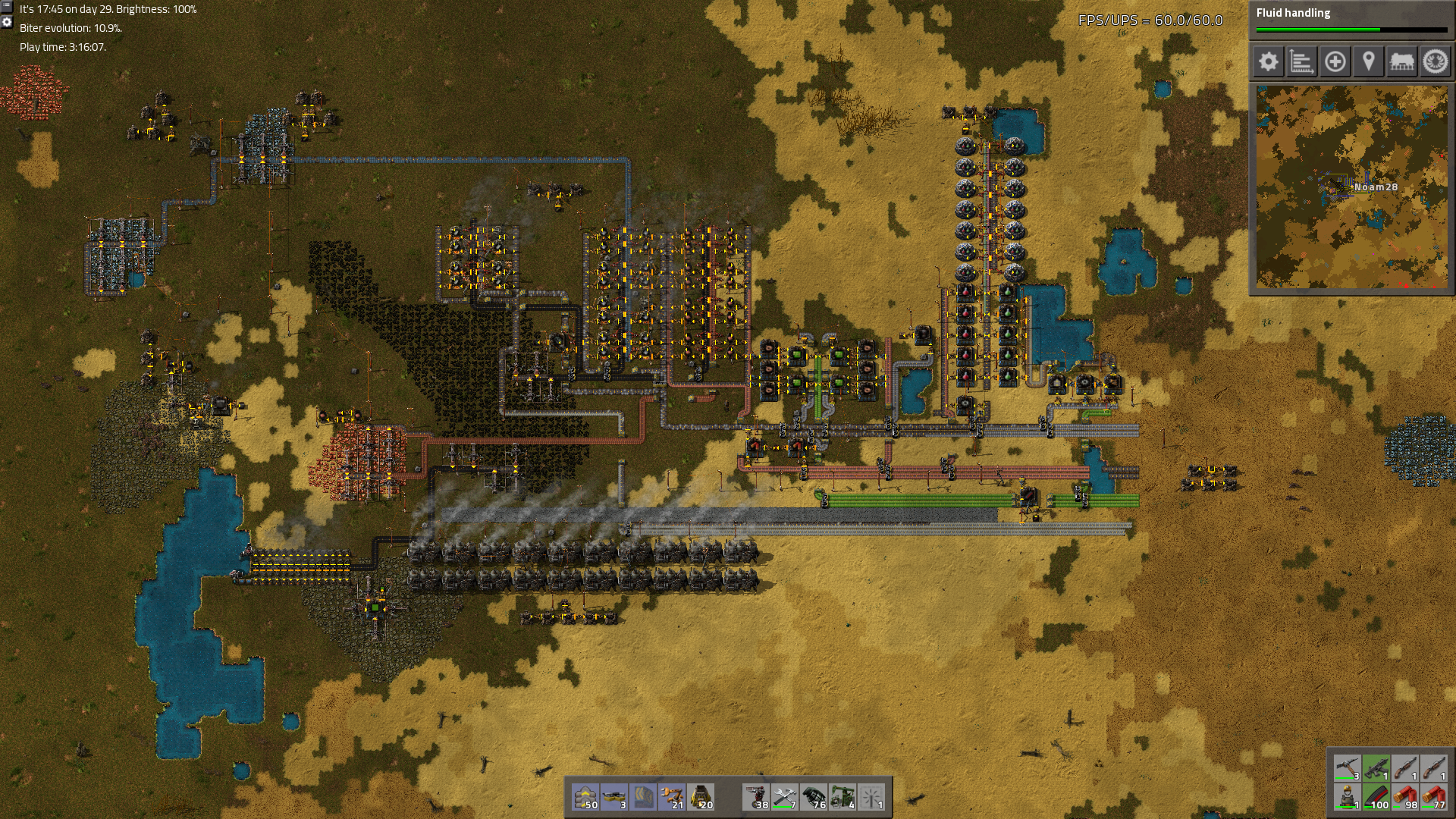Select the pumpjack hotbar slot
Screen dimensions: 1456x819
[843, 797]
